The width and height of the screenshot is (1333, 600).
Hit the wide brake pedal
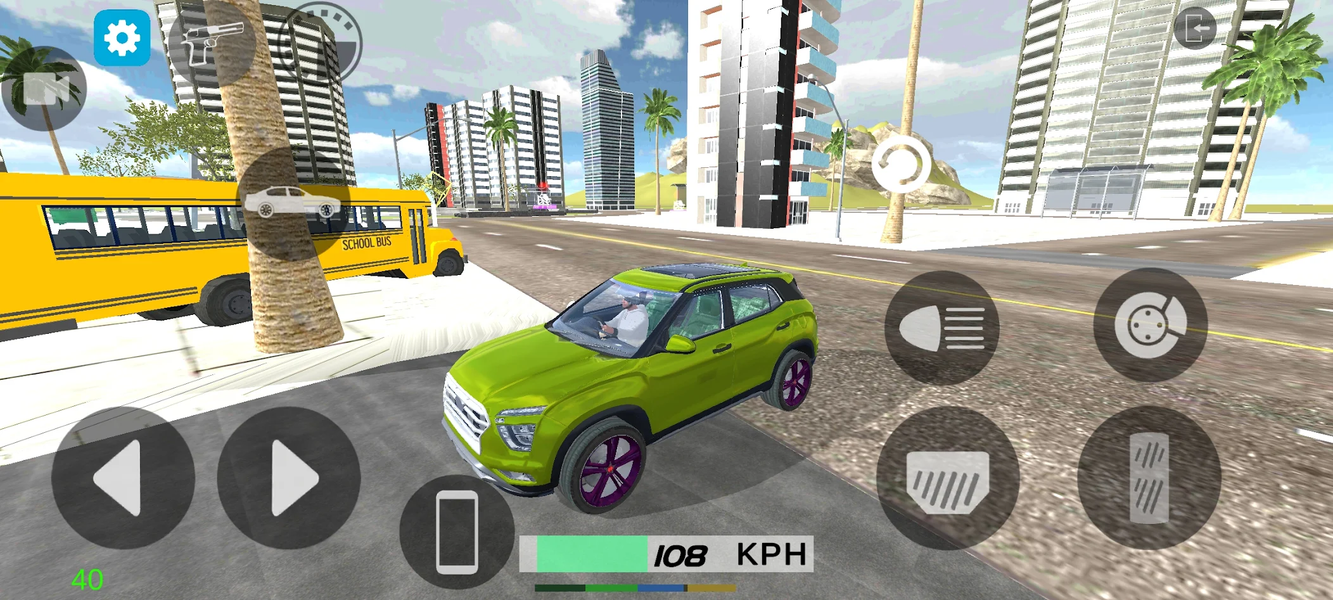coord(947,478)
